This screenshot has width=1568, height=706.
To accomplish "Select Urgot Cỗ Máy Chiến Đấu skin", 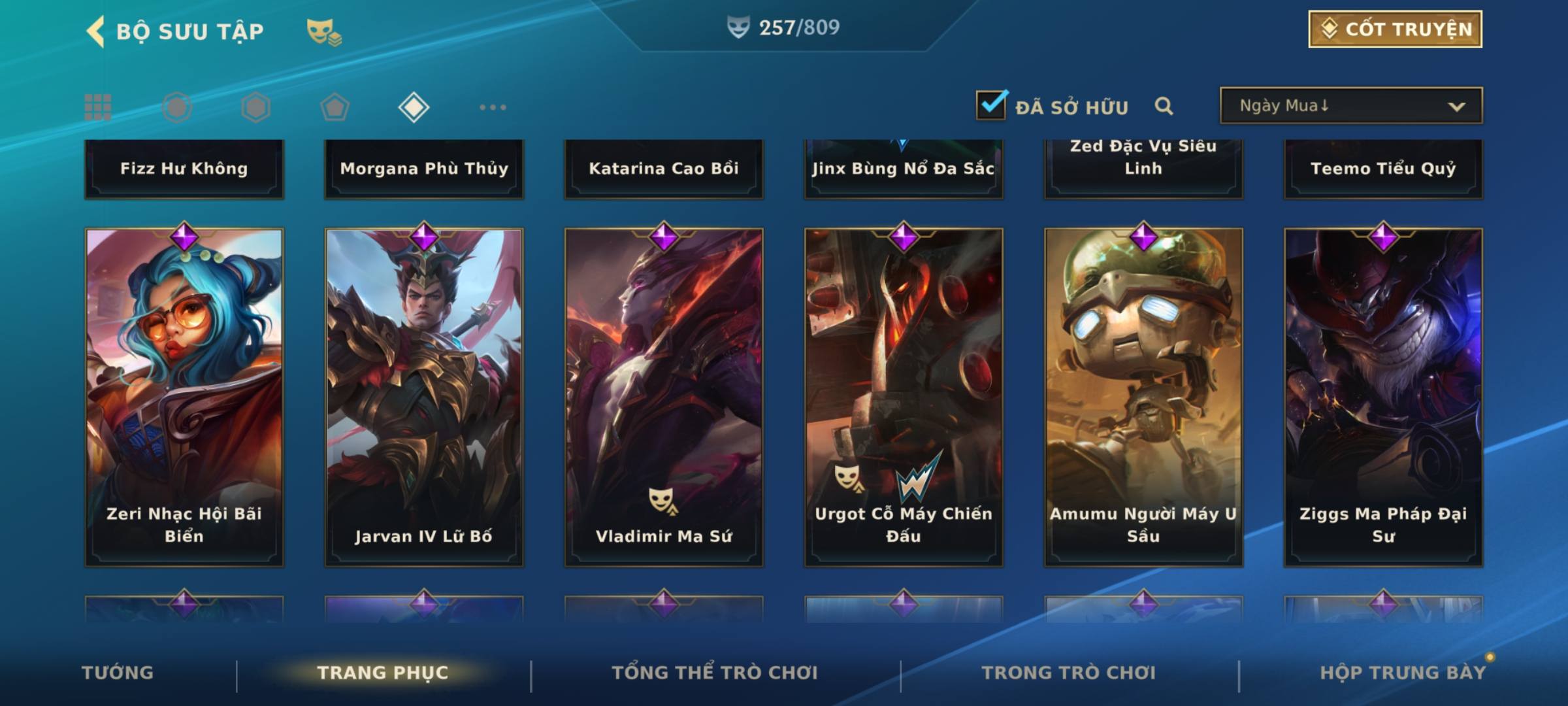I will (904, 396).
